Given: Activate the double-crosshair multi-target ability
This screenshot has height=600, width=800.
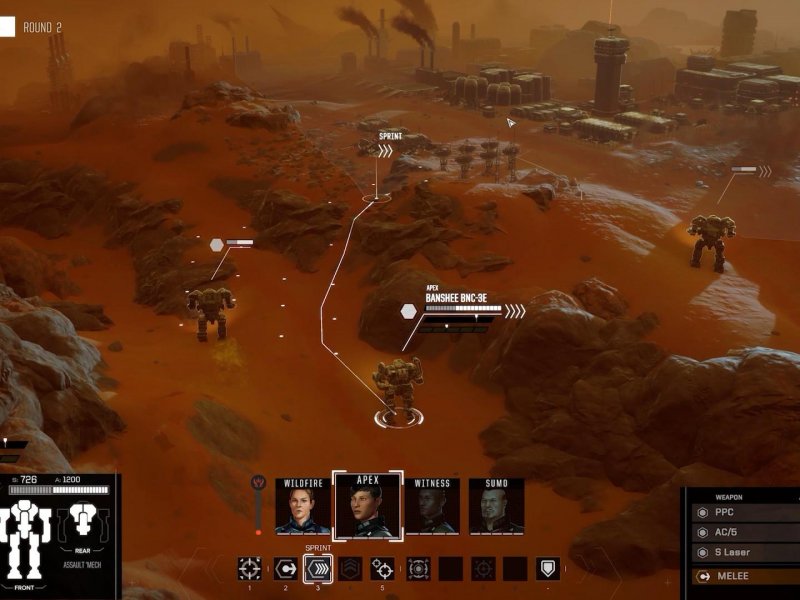Looking at the screenshot, I should click(382, 569).
